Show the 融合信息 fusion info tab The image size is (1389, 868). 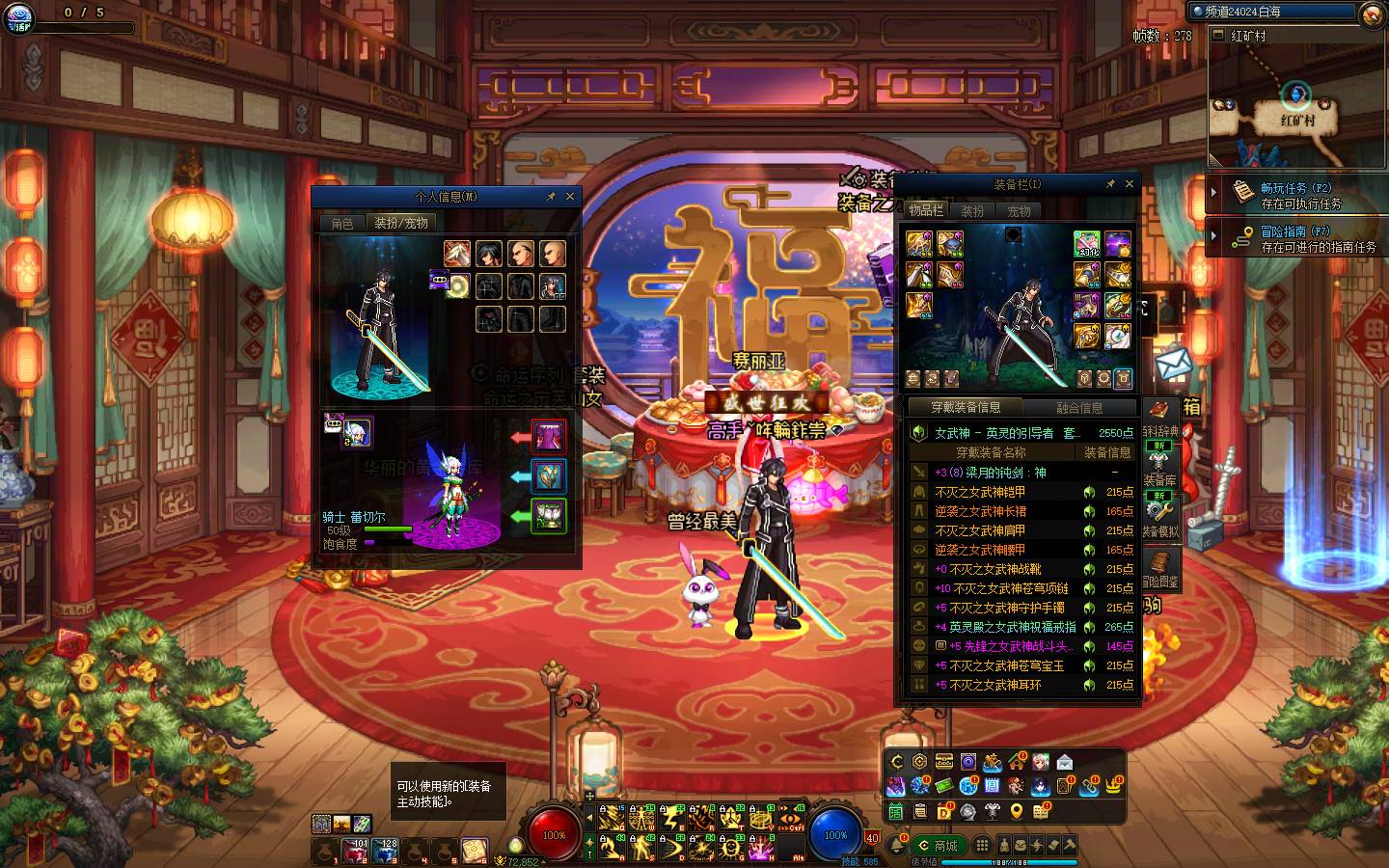point(1078,407)
